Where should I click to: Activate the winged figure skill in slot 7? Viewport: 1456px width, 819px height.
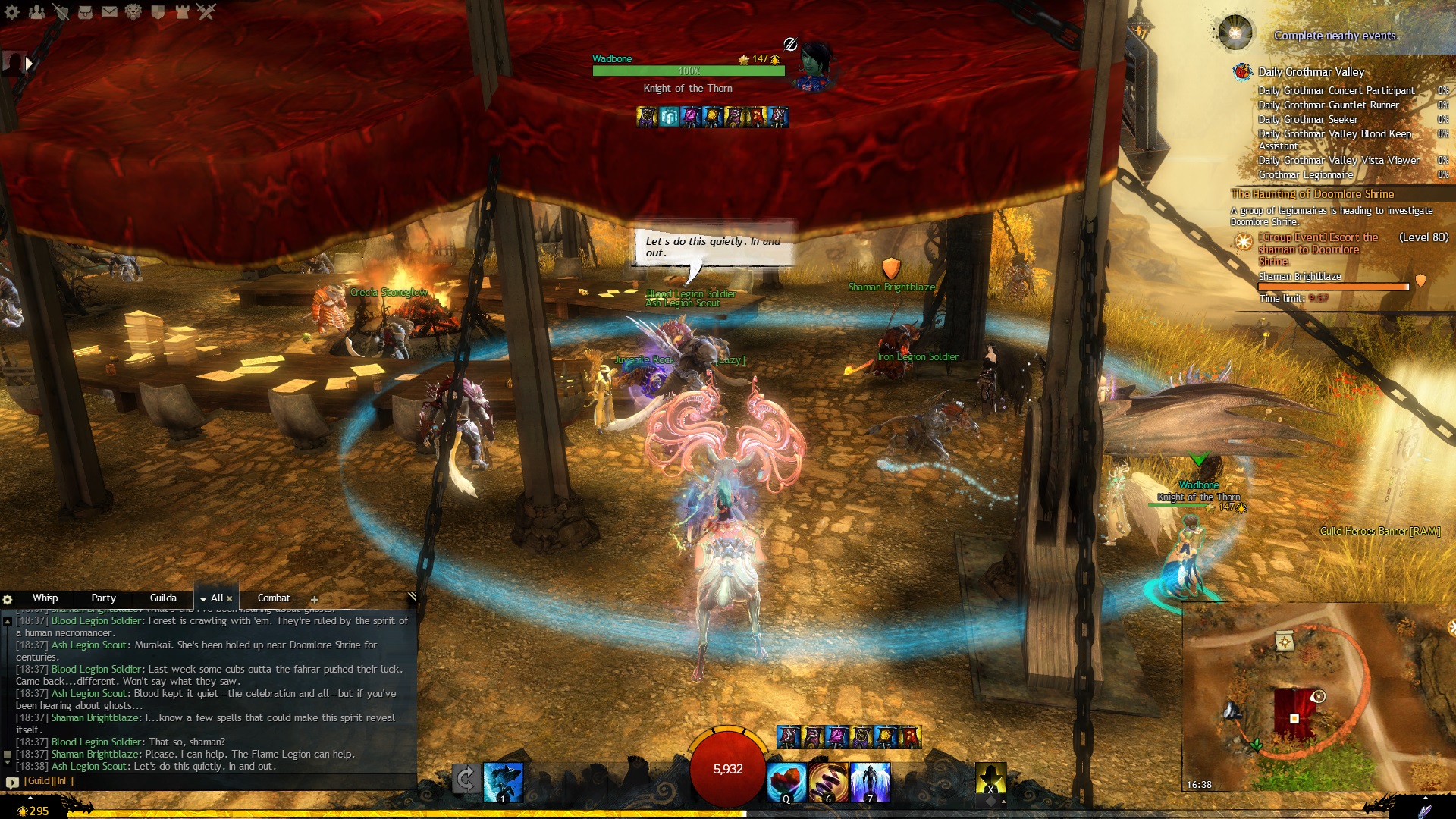click(870, 782)
